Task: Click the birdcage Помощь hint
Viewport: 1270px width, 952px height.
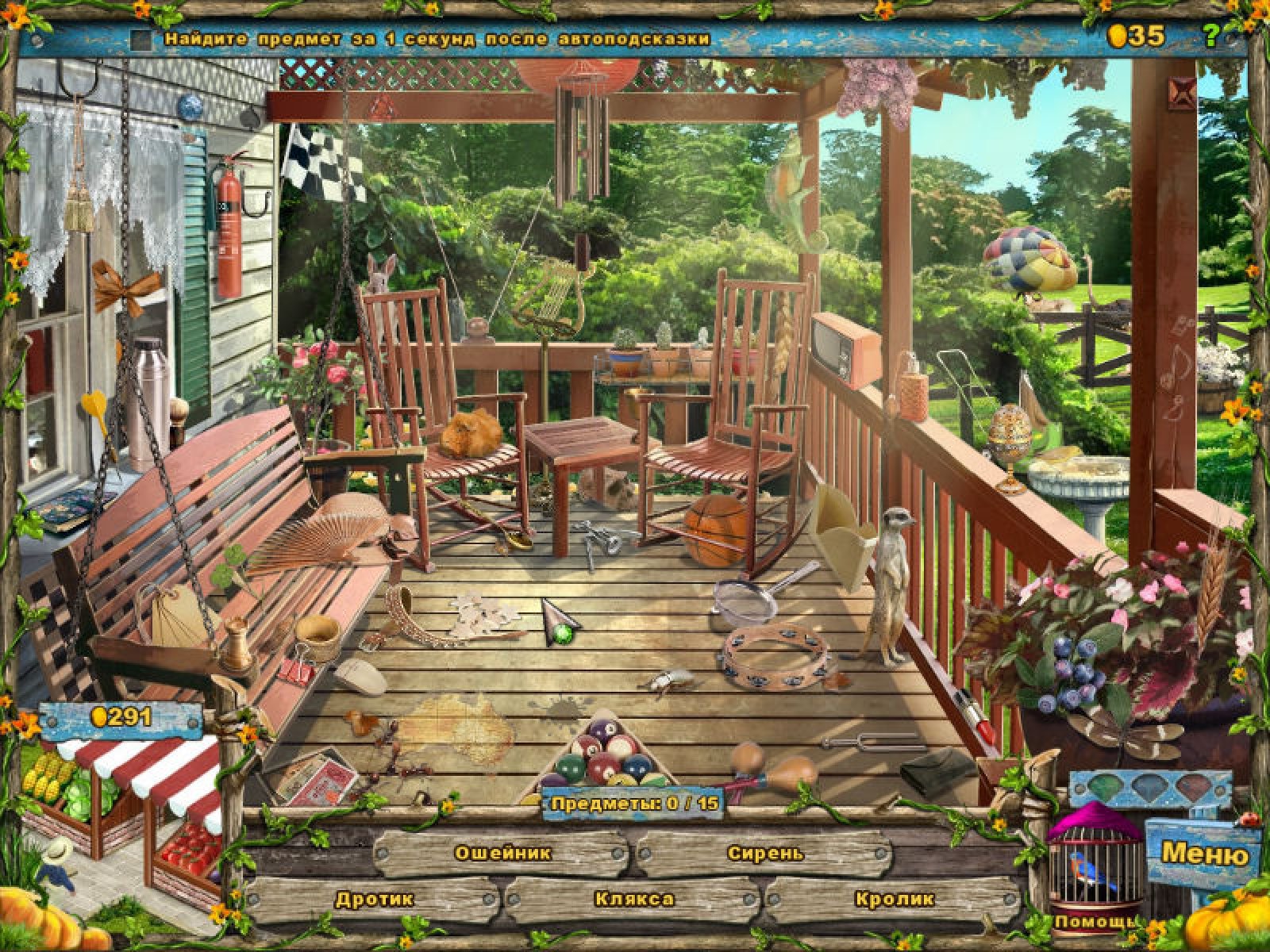Action: click(1095, 869)
